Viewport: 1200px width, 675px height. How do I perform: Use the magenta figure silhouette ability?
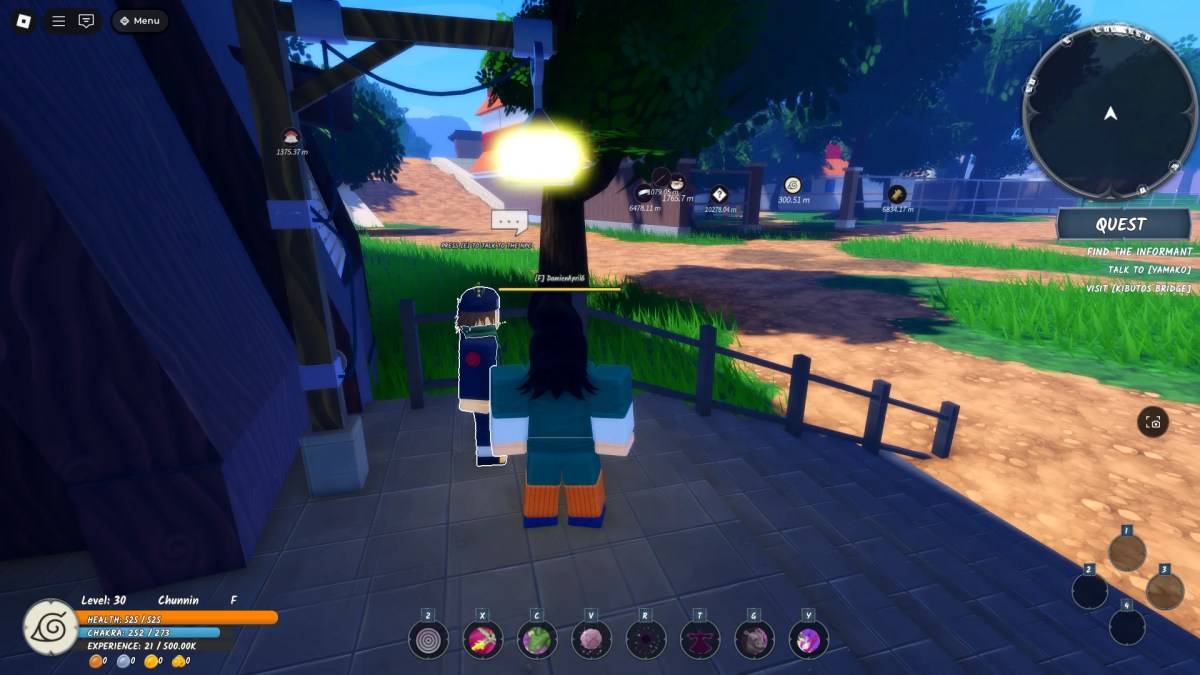(x=700, y=640)
